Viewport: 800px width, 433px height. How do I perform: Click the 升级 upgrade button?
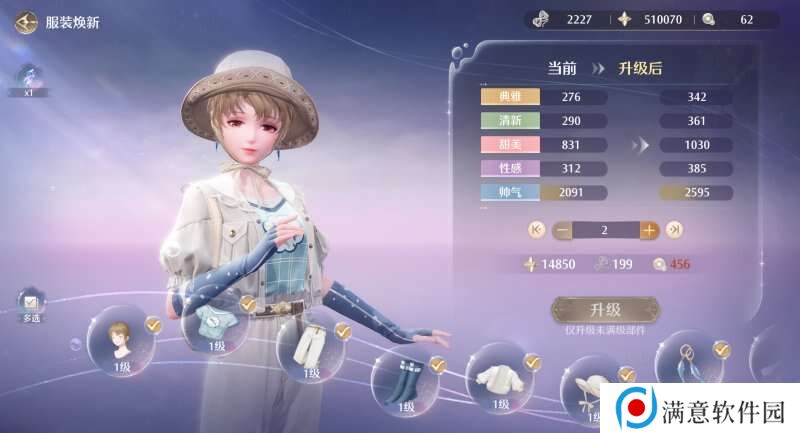pyautogui.click(x=605, y=310)
